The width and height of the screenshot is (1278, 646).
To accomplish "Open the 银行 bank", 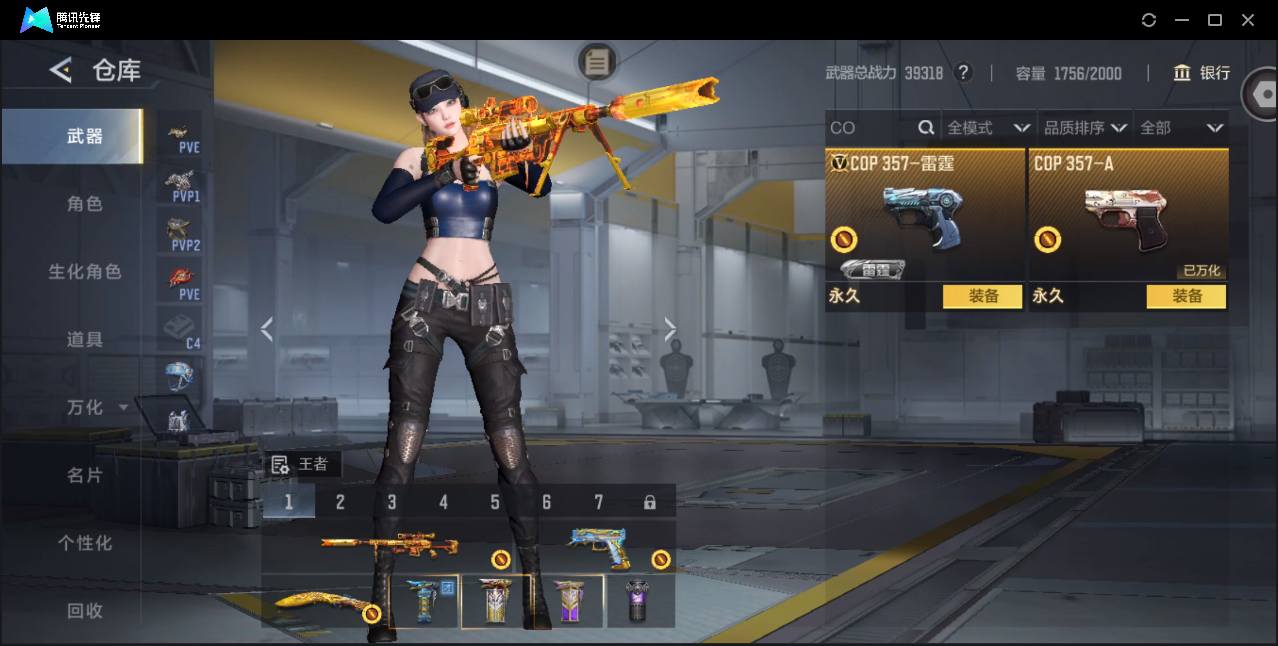I will [x=1202, y=73].
